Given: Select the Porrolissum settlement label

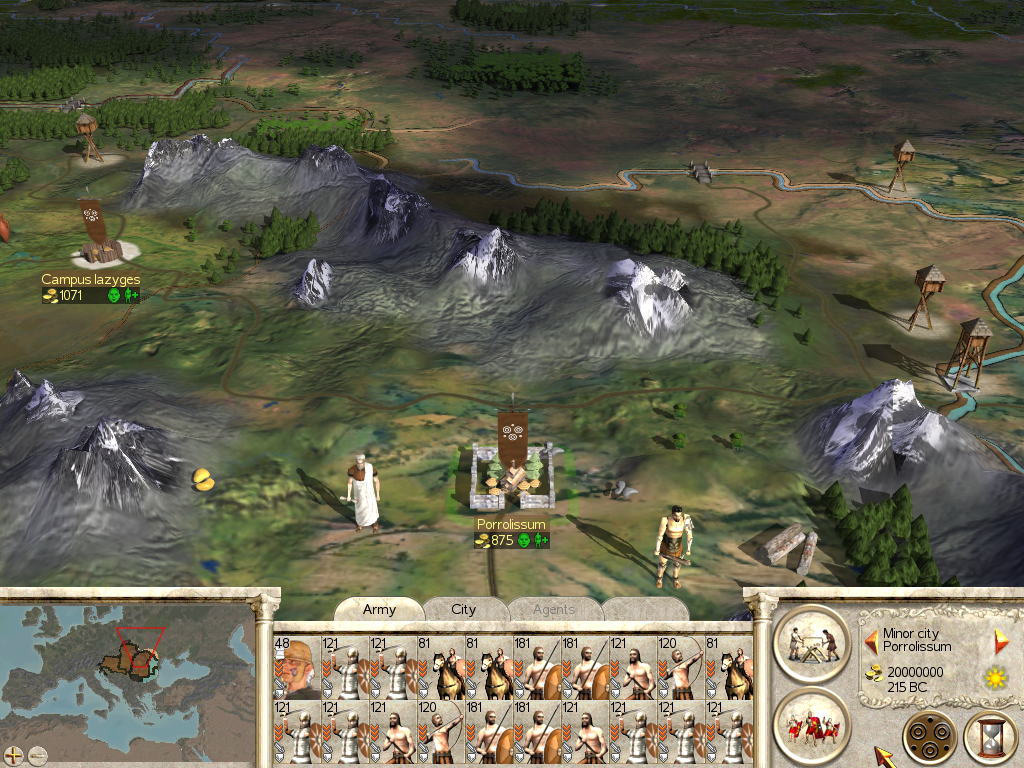Looking at the screenshot, I should 511,525.
